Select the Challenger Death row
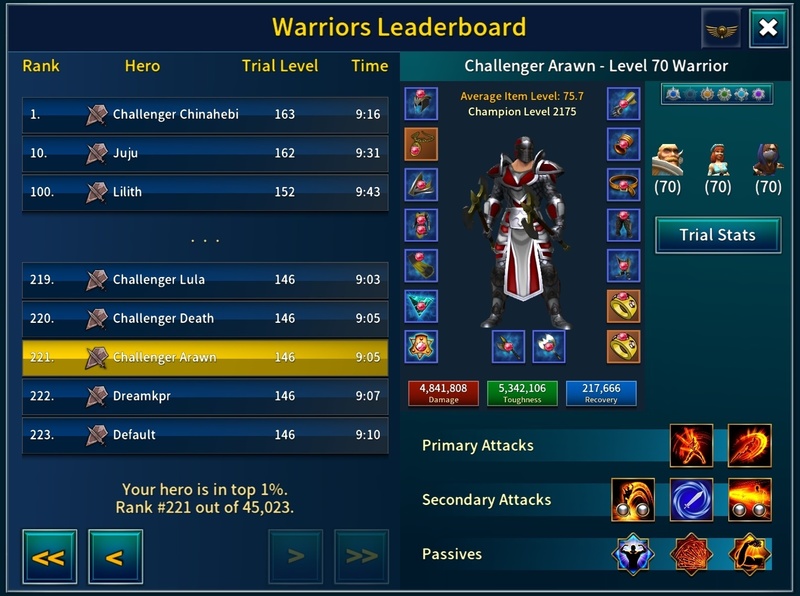 [x=205, y=319]
